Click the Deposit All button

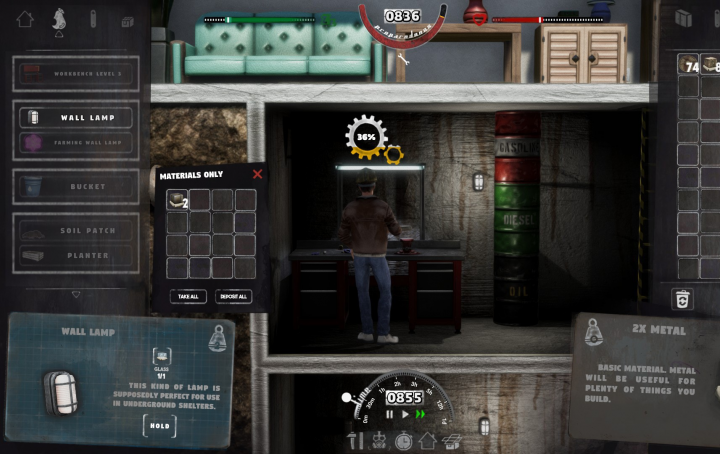pyautogui.click(x=232, y=297)
